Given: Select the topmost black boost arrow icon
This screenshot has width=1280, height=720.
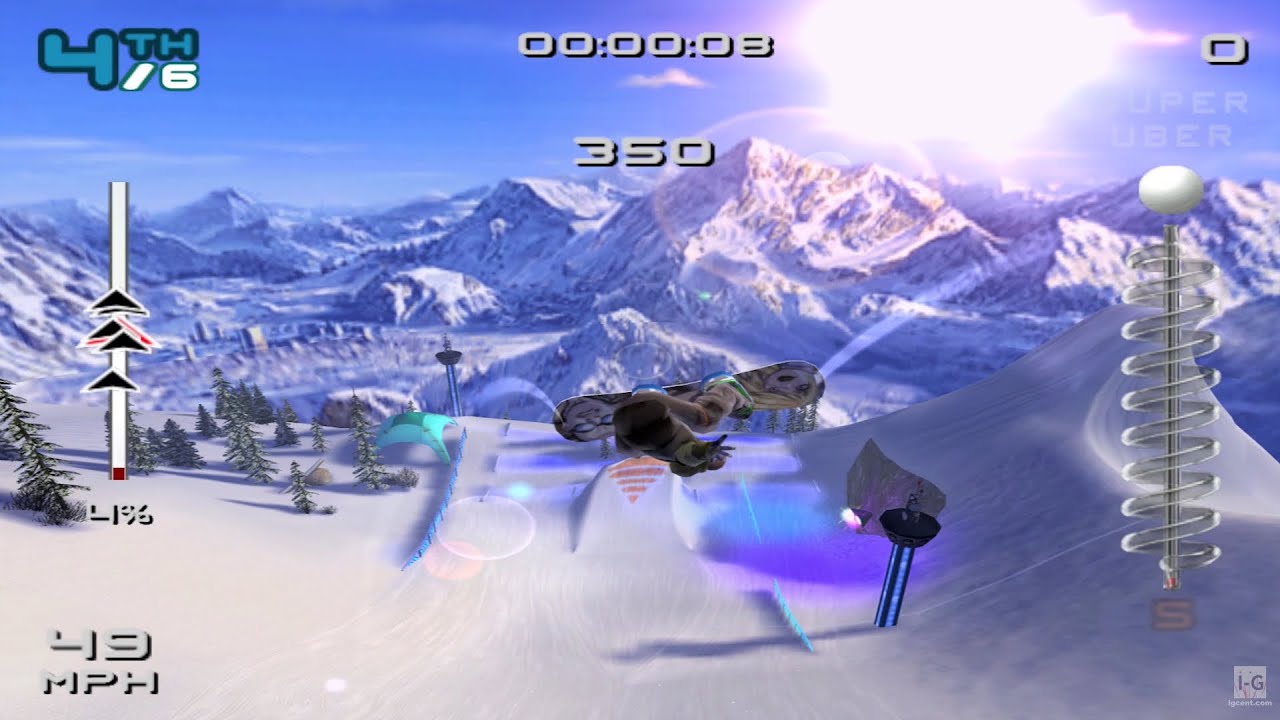Looking at the screenshot, I should (120, 300).
